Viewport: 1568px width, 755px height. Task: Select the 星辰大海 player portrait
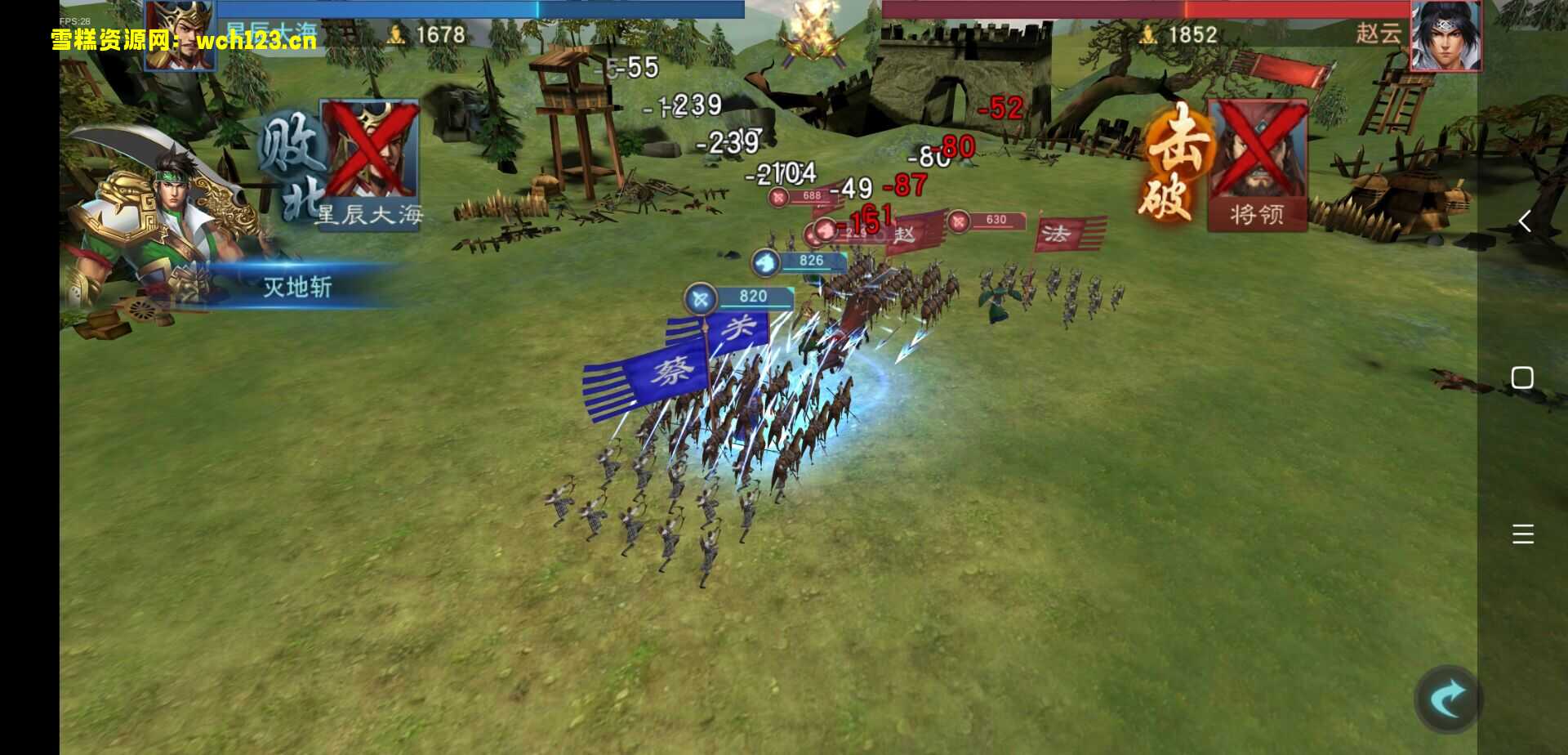(x=179, y=35)
